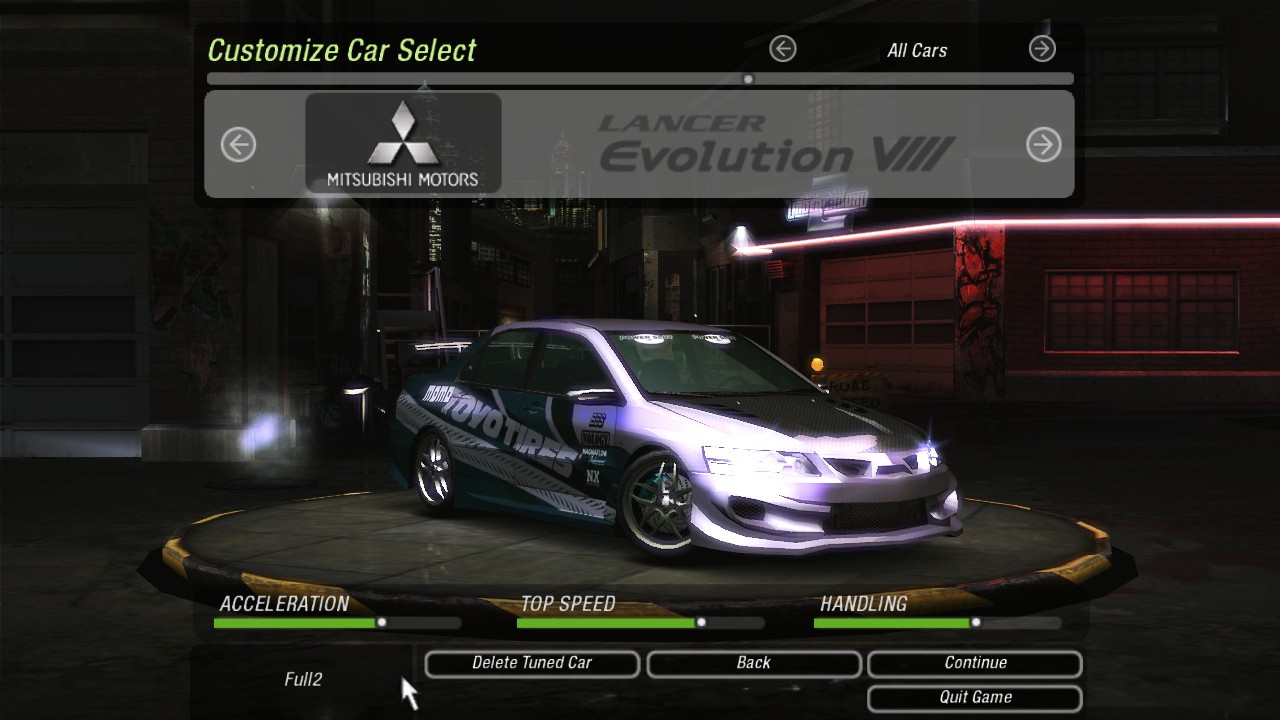Show the next car with the right arrow
Viewport: 1280px width, 720px height.
(x=1043, y=145)
